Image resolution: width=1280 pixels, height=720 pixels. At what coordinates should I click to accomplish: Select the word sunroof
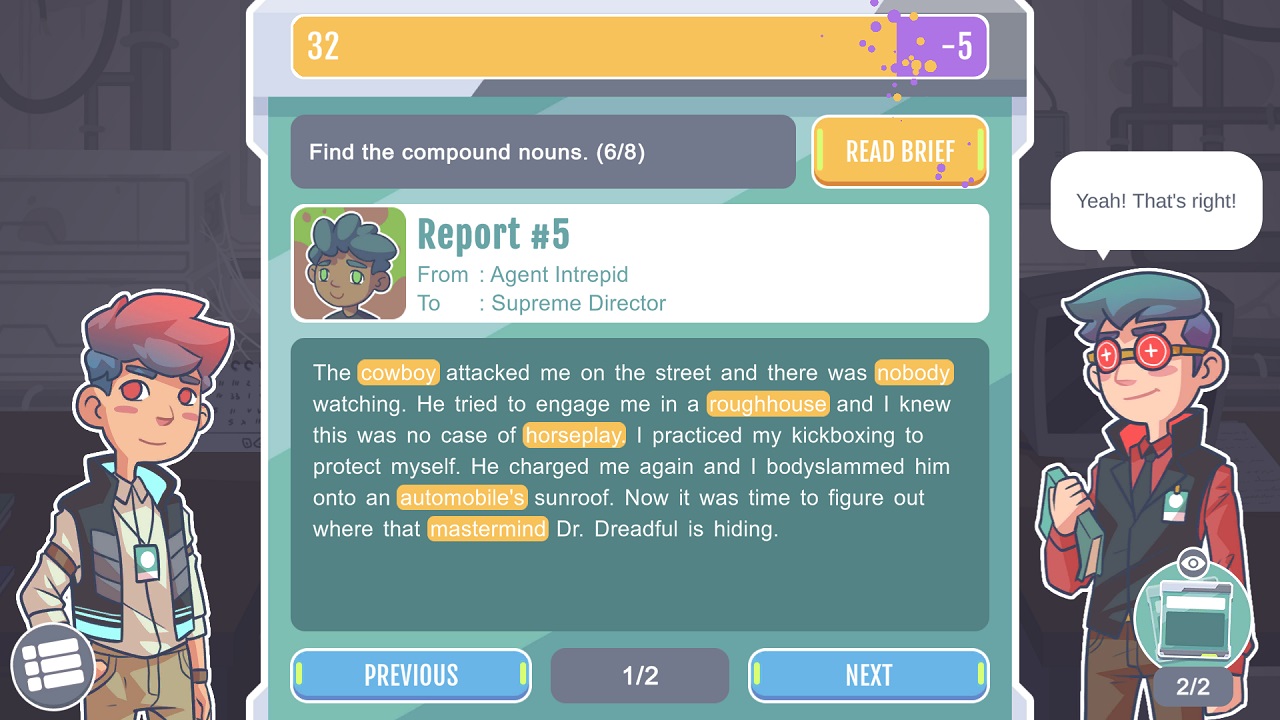tap(574, 497)
